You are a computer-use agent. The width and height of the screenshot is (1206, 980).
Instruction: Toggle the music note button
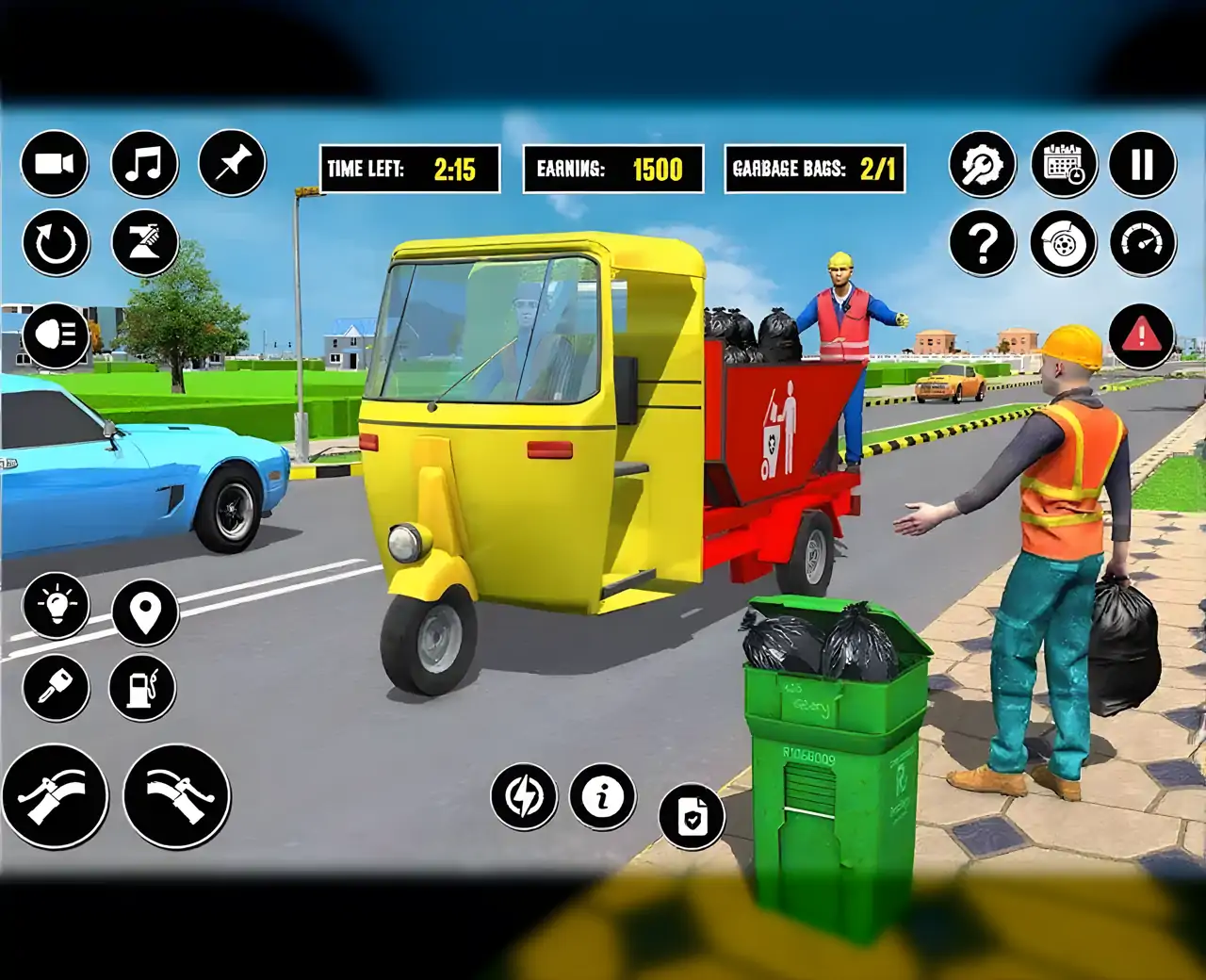coord(144,164)
